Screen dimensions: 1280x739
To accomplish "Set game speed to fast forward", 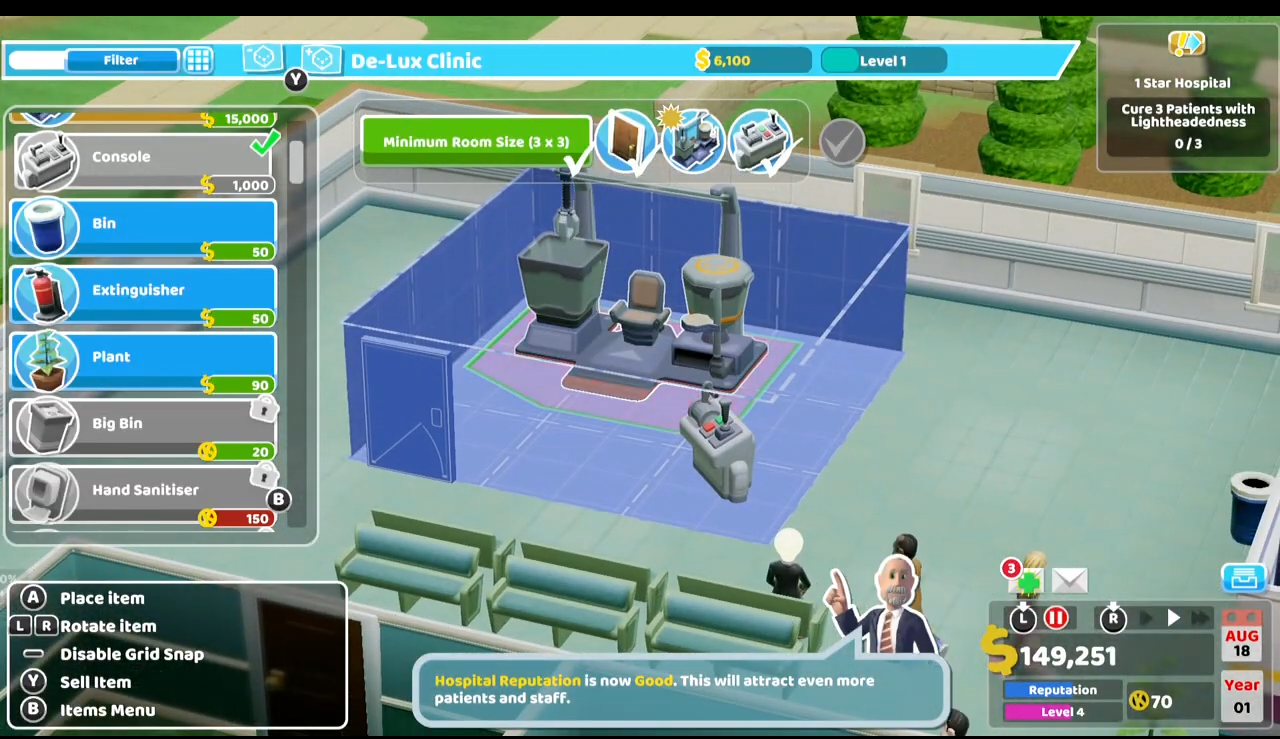I will tap(1200, 618).
